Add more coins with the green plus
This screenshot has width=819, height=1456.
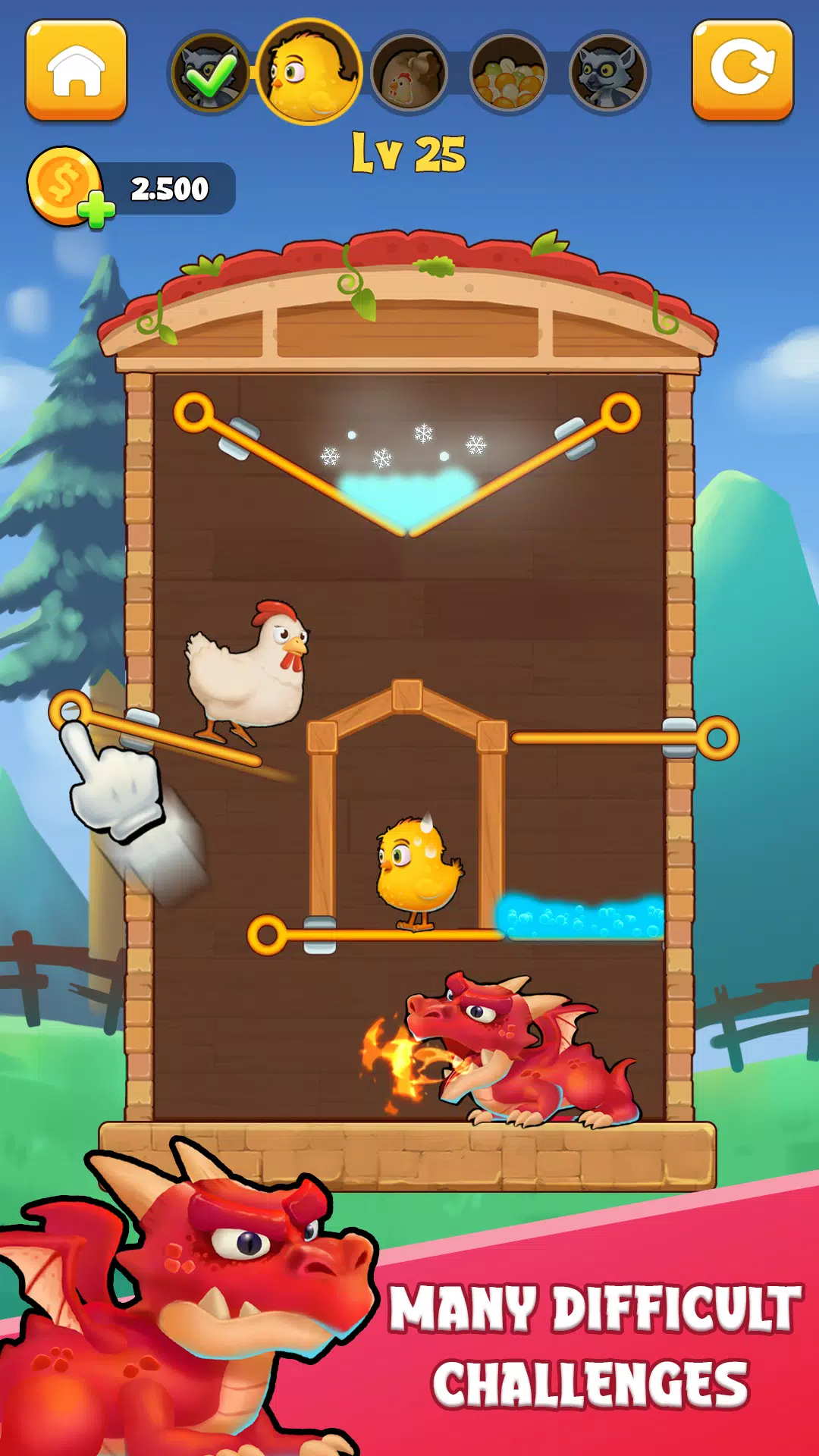[x=99, y=210]
